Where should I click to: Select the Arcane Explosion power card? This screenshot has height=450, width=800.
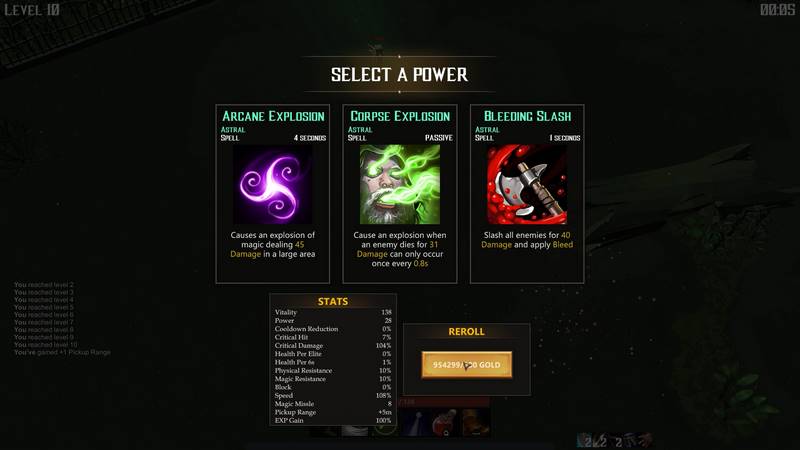(272, 194)
